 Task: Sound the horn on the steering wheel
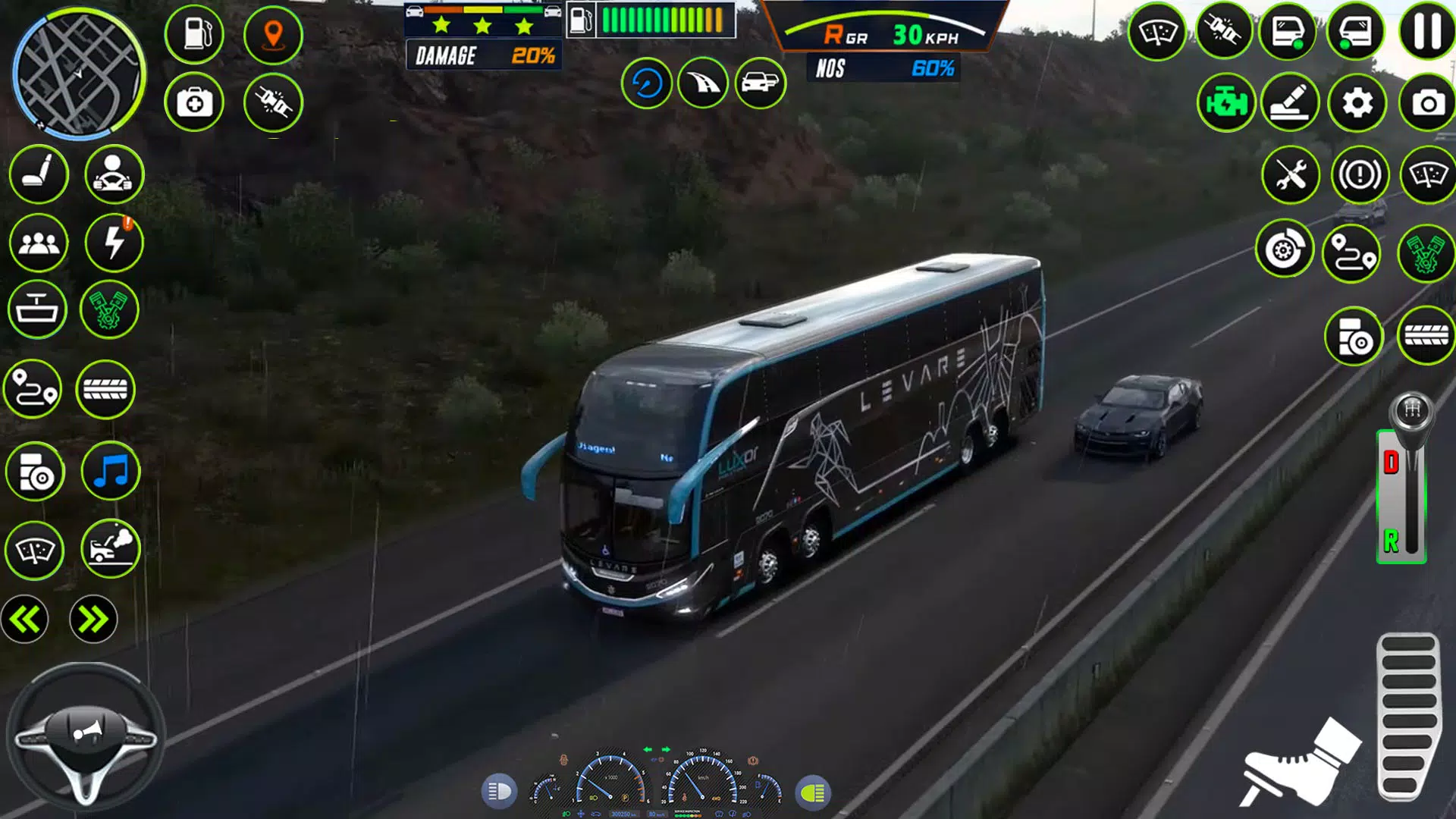[85, 732]
